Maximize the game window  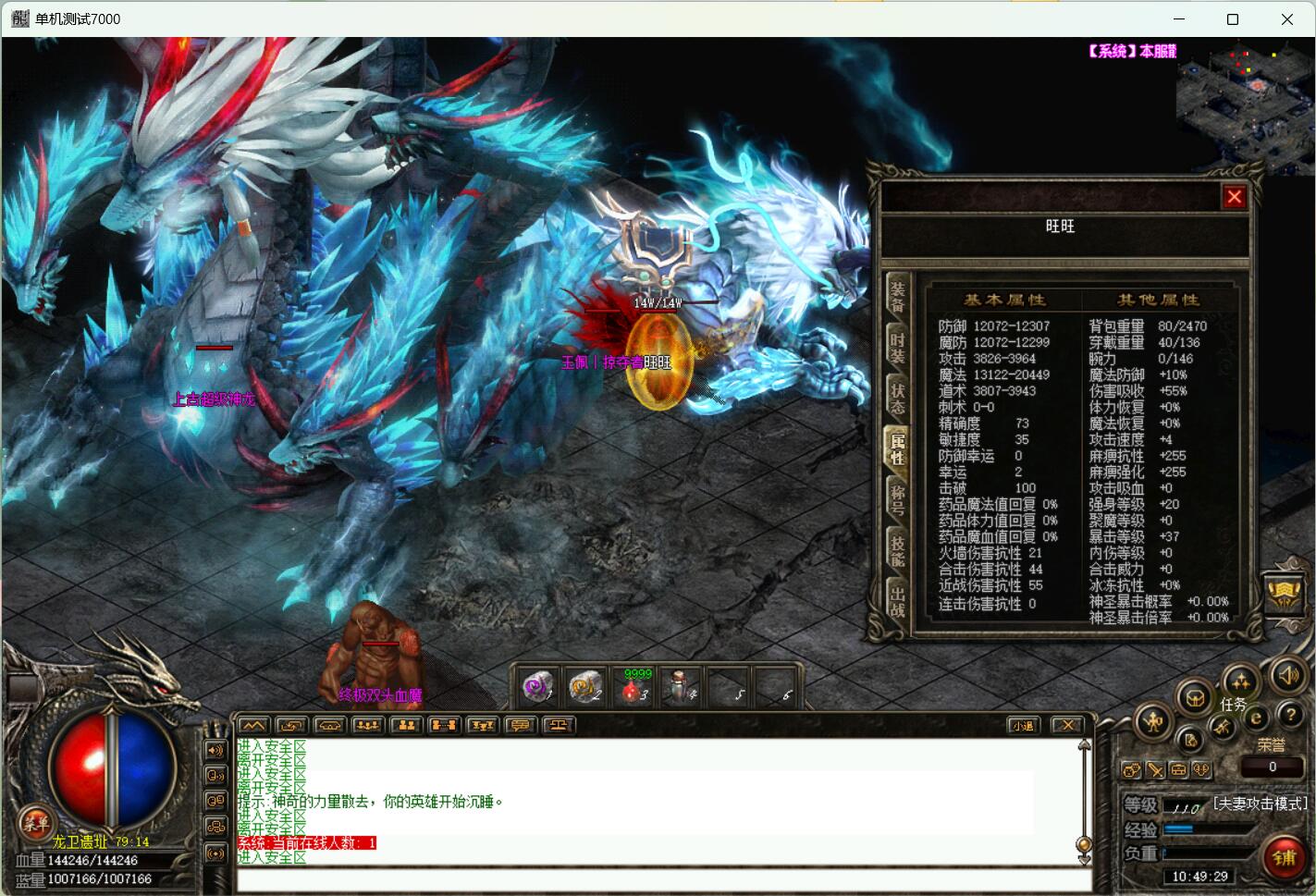pos(1232,18)
